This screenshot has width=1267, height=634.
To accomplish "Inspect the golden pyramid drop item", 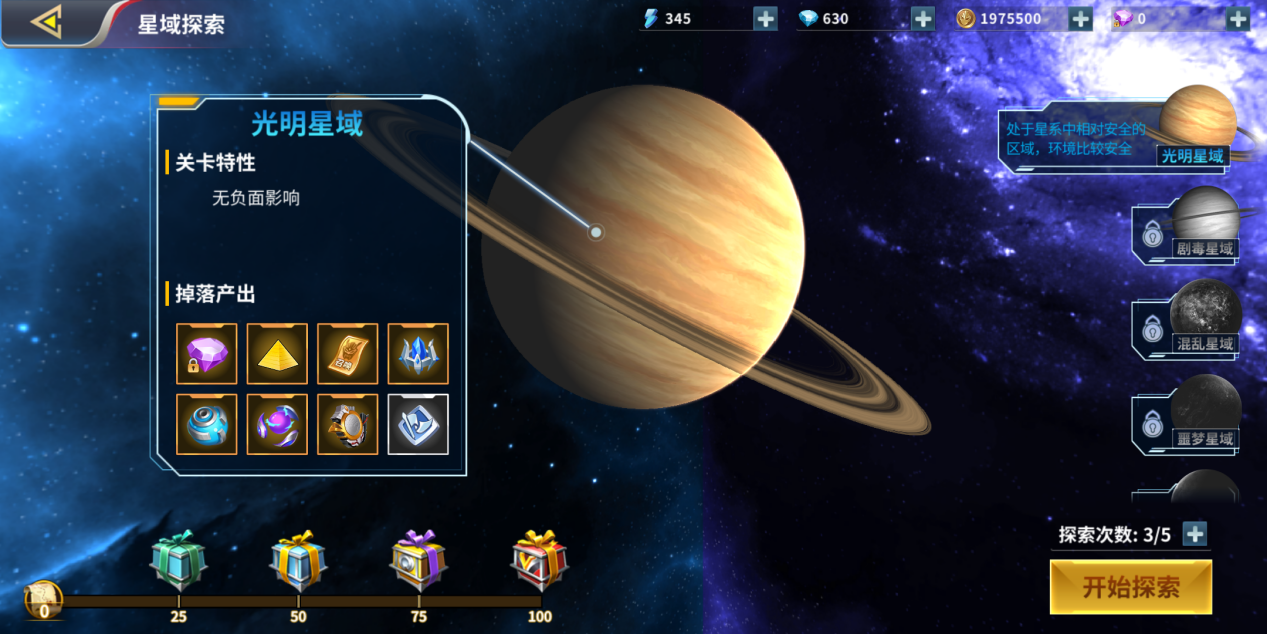I will coord(277,354).
